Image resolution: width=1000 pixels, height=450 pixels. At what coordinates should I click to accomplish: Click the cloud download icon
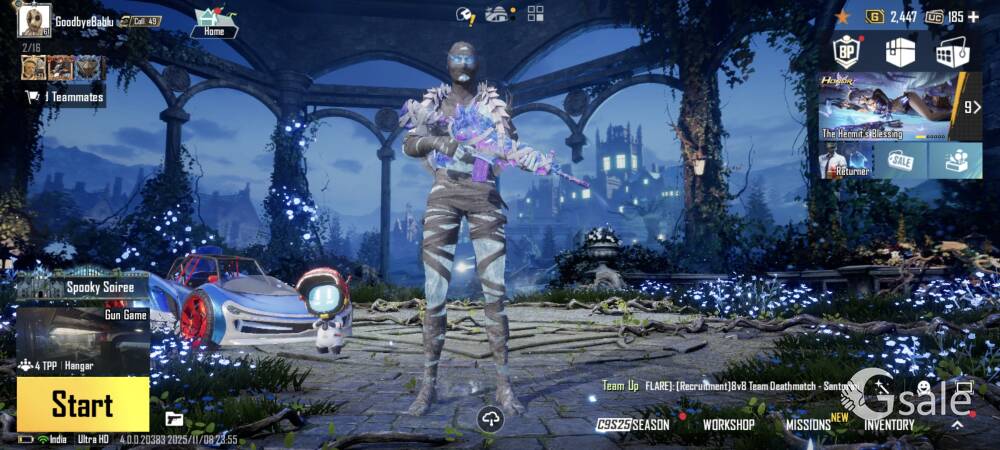[x=490, y=420]
